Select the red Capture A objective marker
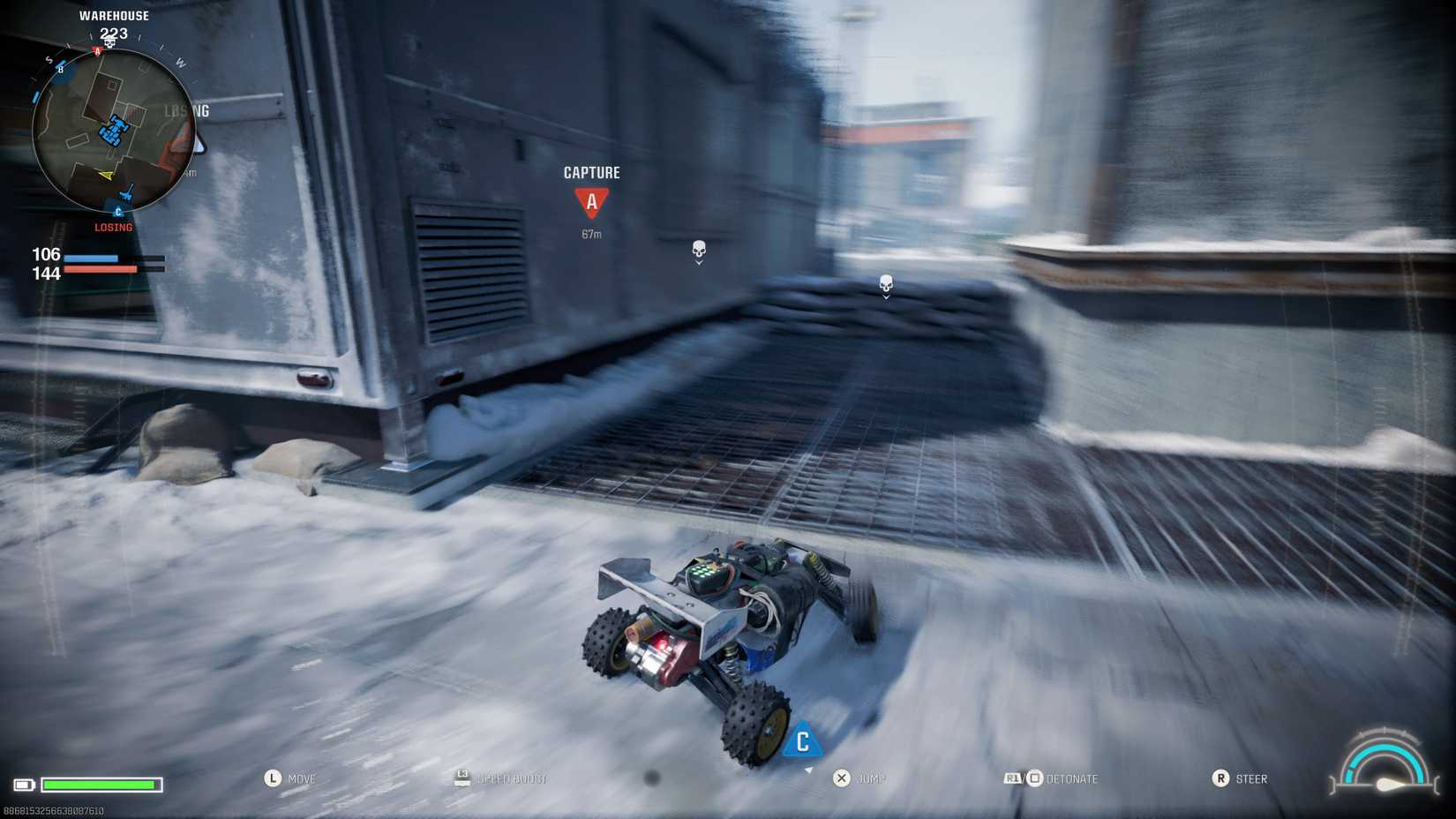The image size is (1456, 819). [591, 202]
